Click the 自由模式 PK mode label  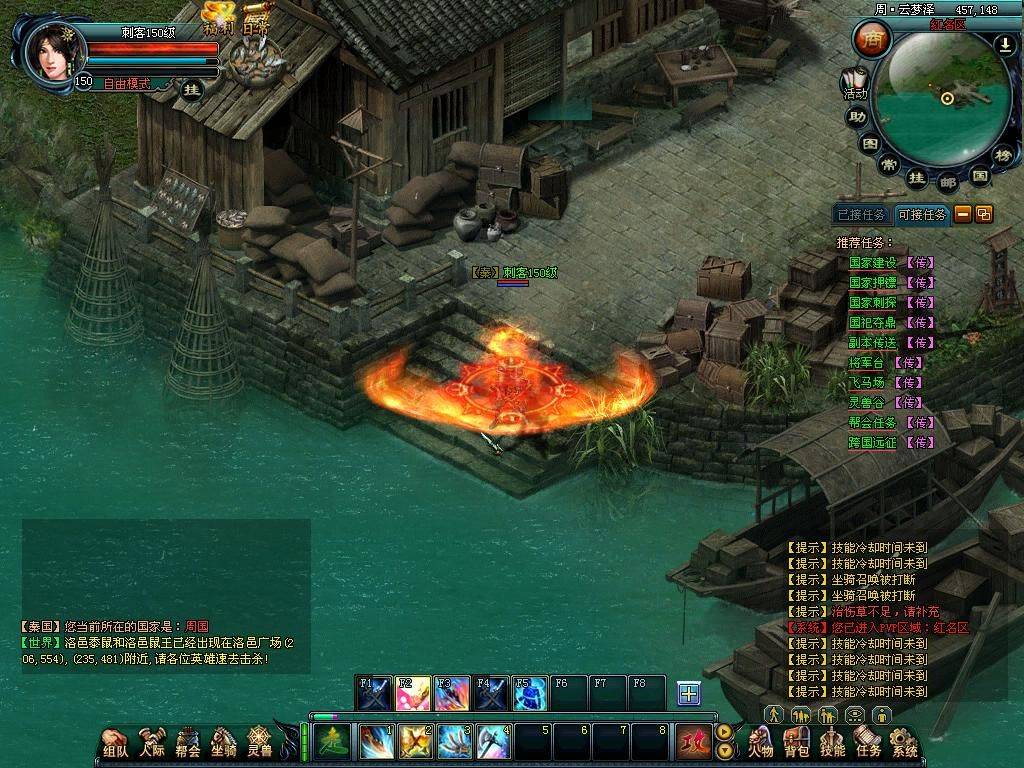pyautogui.click(x=125, y=84)
